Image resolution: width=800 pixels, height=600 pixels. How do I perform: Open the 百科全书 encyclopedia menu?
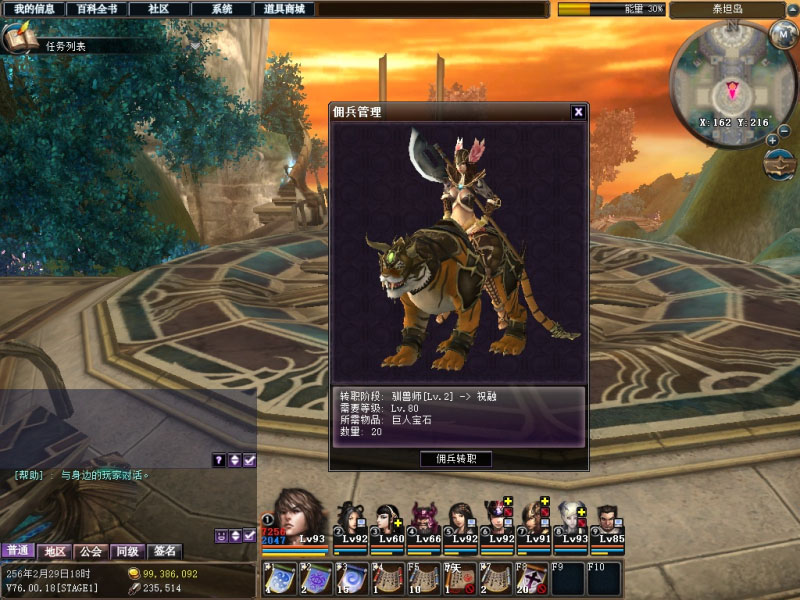click(x=97, y=9)
